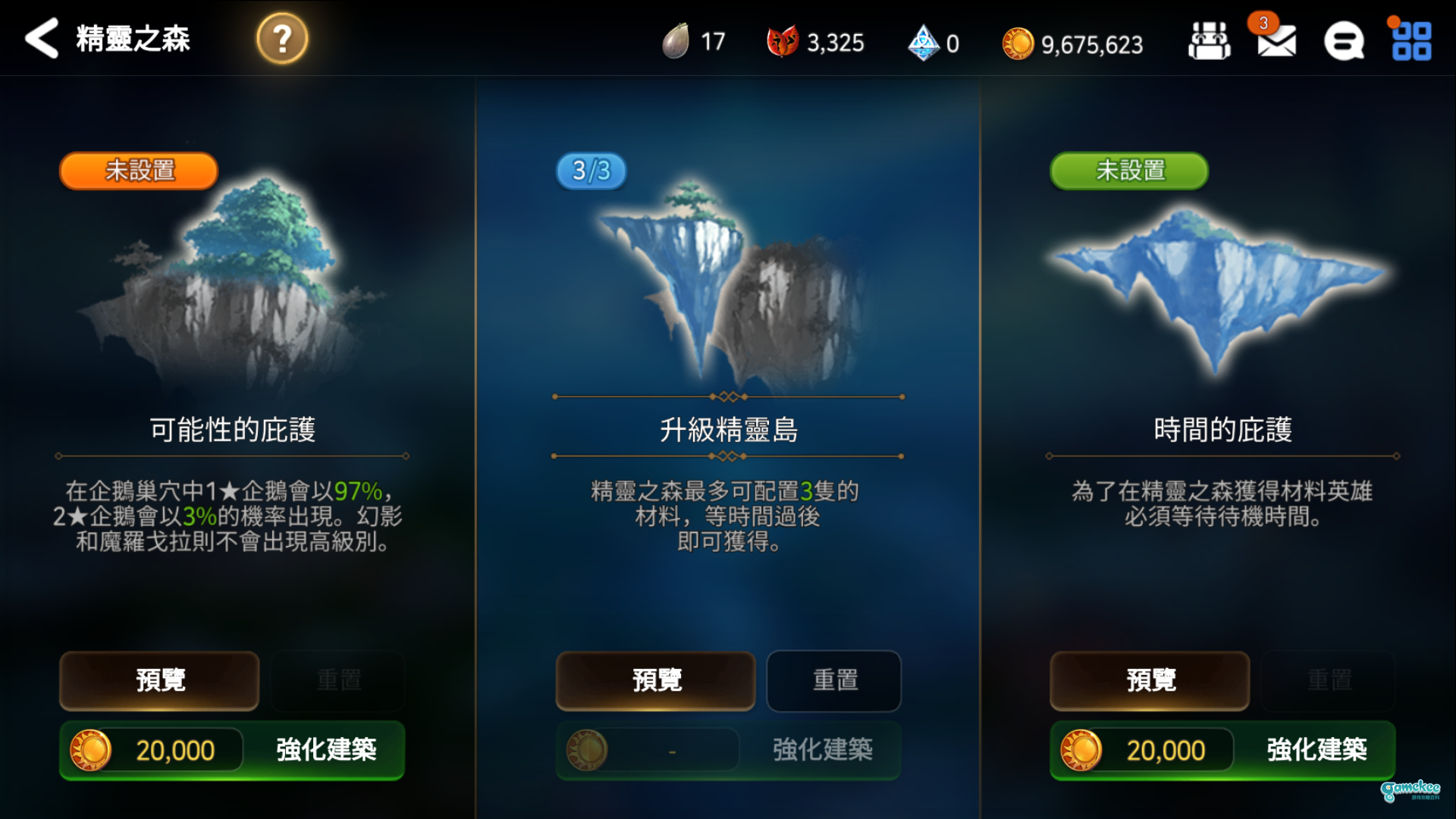
Task: Tap the grayed 重置 button under 時間的庇護
Action: point(1329,681)
